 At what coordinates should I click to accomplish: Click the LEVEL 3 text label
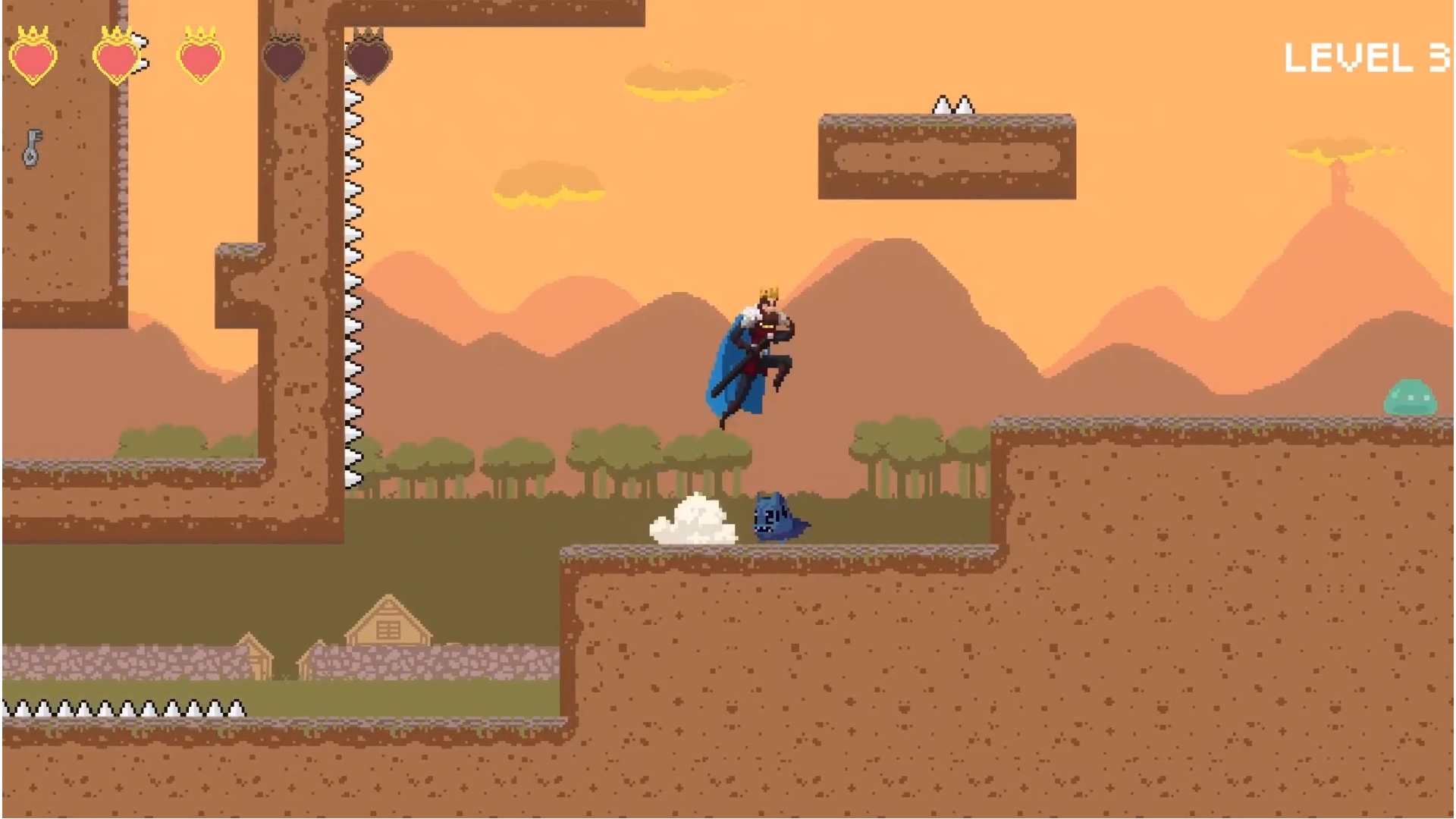pyautogui.click(x=1365, y=57)
